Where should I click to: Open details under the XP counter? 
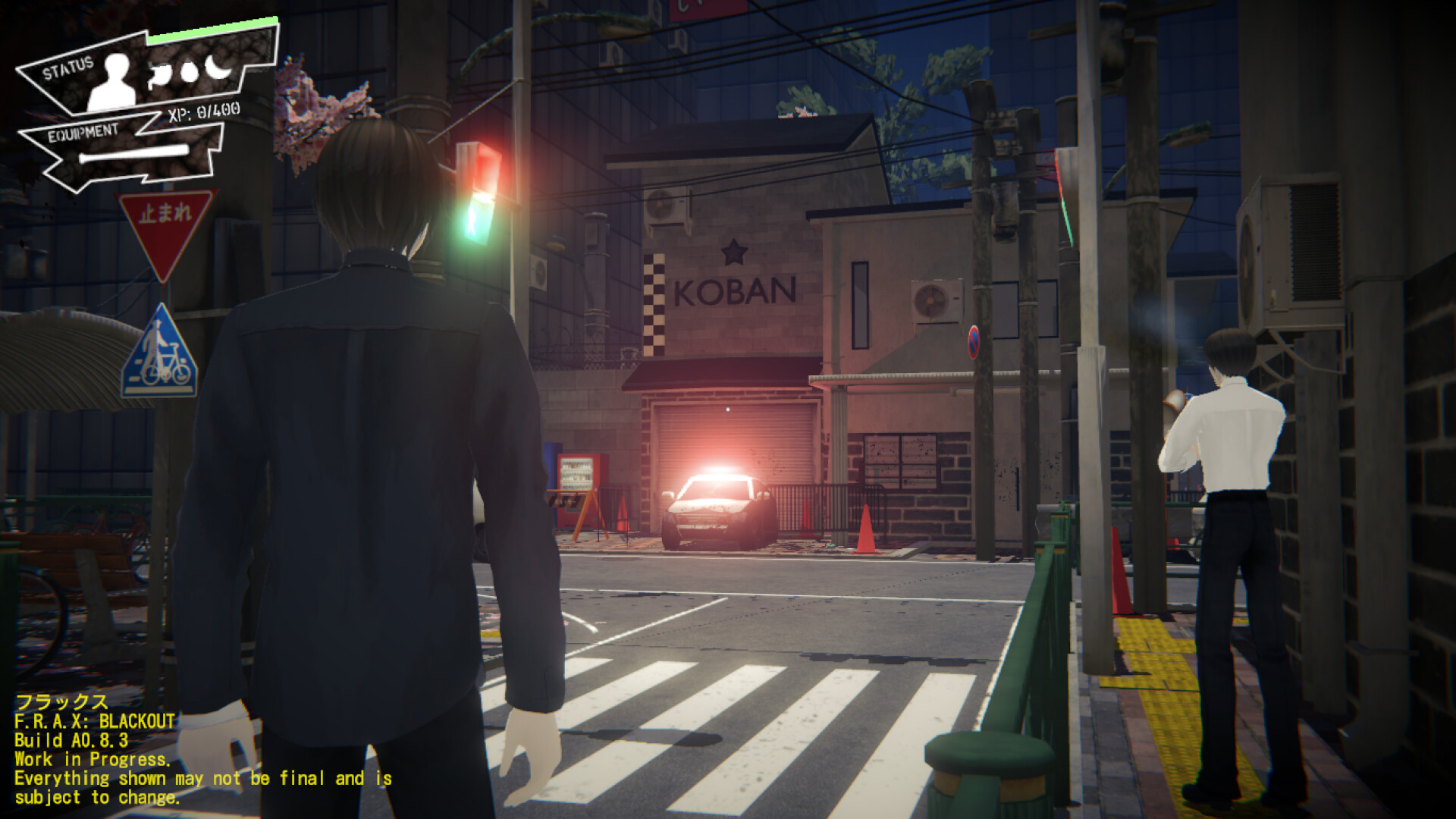(202, 111)
